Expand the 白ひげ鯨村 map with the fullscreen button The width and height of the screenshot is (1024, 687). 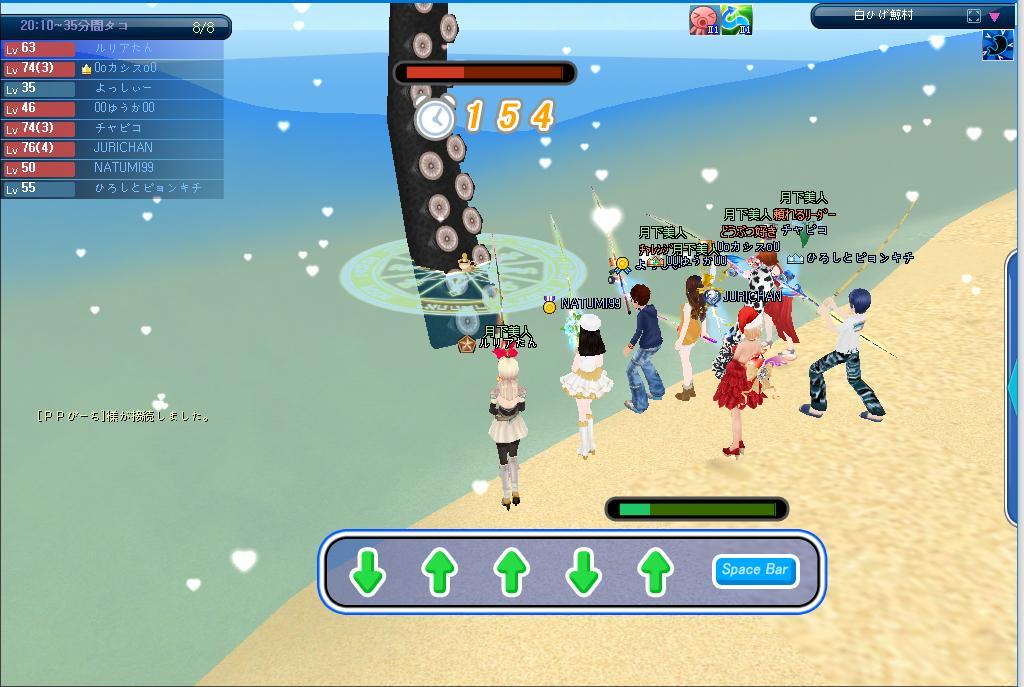(x=974, y=16)
